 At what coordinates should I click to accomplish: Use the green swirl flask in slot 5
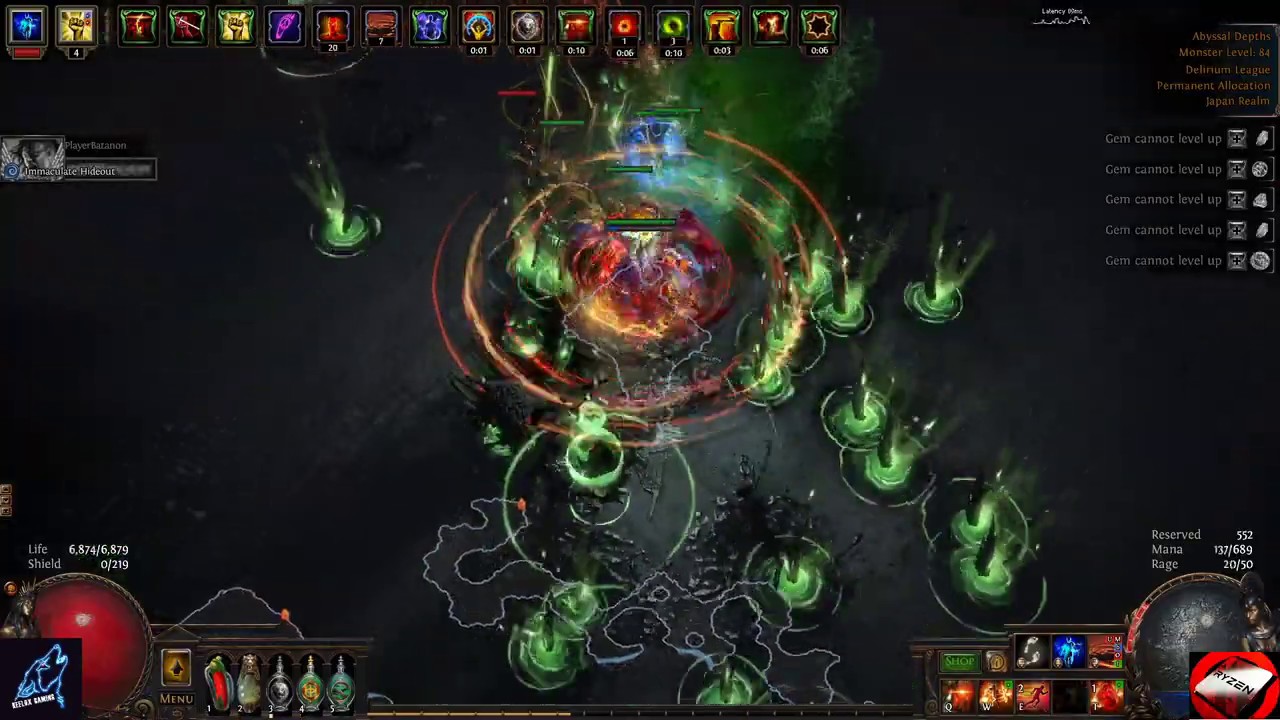341,682
